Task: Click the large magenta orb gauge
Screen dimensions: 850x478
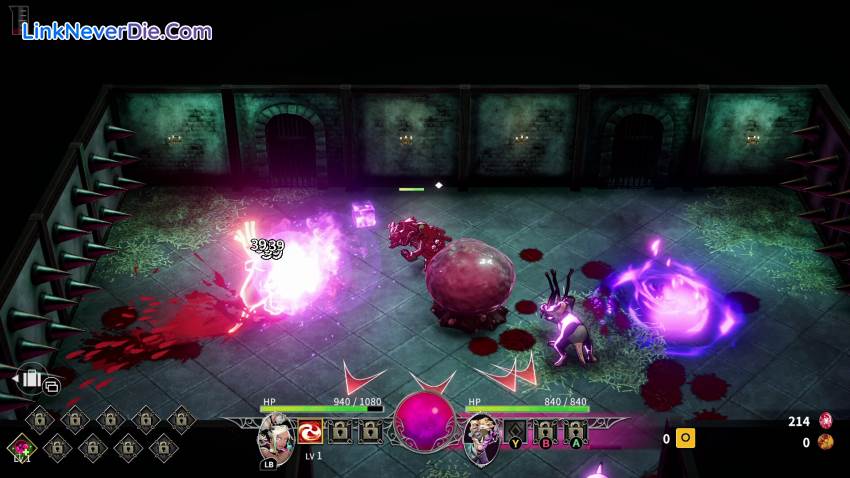Action: pyautogui.click(x=424, y=420)
